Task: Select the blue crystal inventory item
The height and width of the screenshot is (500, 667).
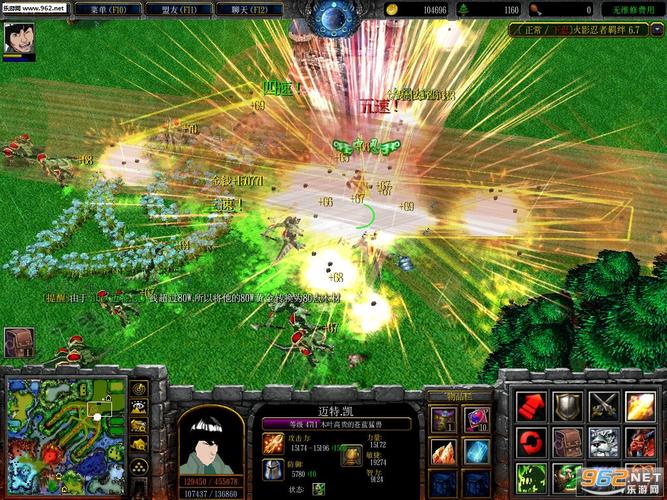Action: pos(478,449)
